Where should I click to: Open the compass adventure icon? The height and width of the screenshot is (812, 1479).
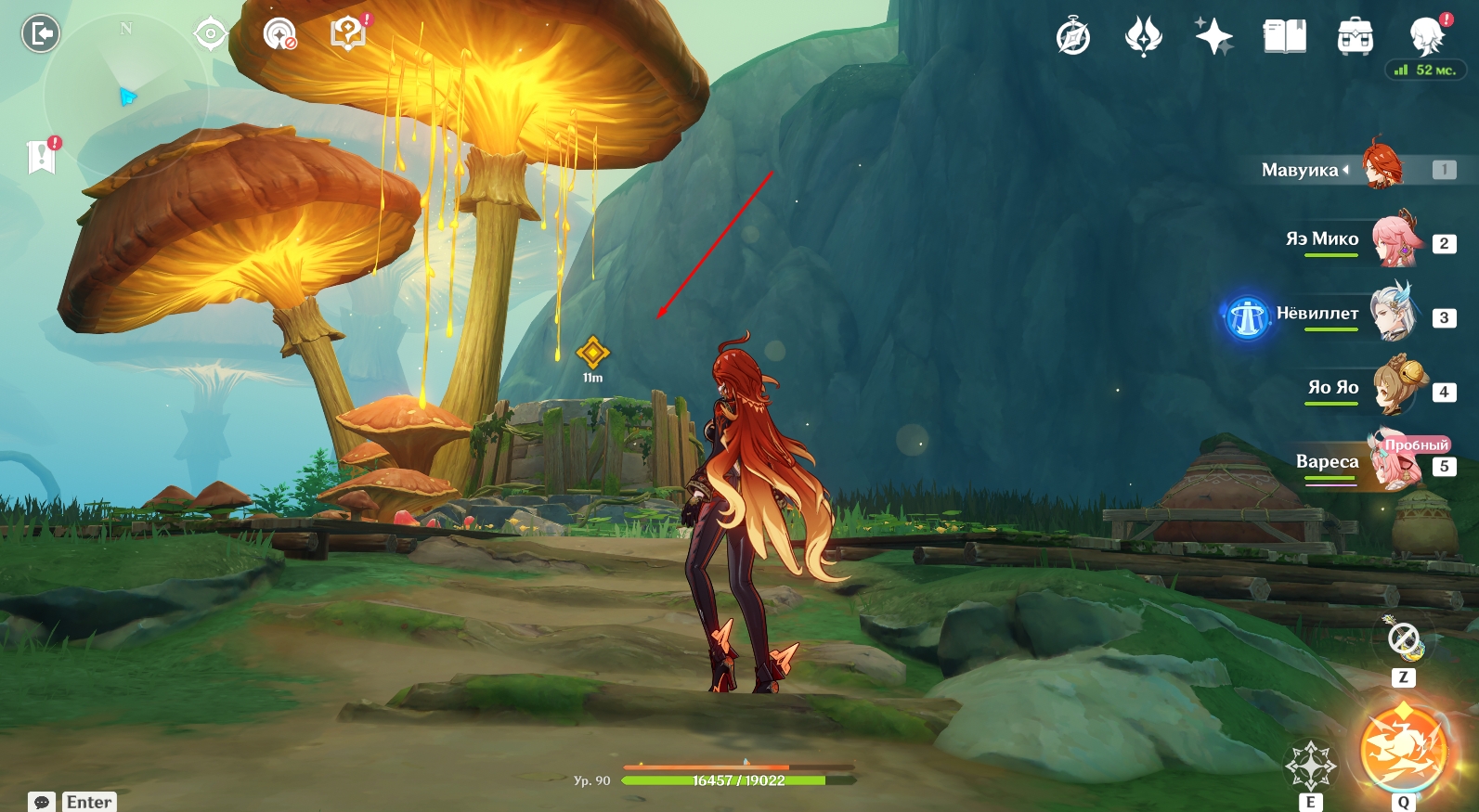coord(1073,37)
